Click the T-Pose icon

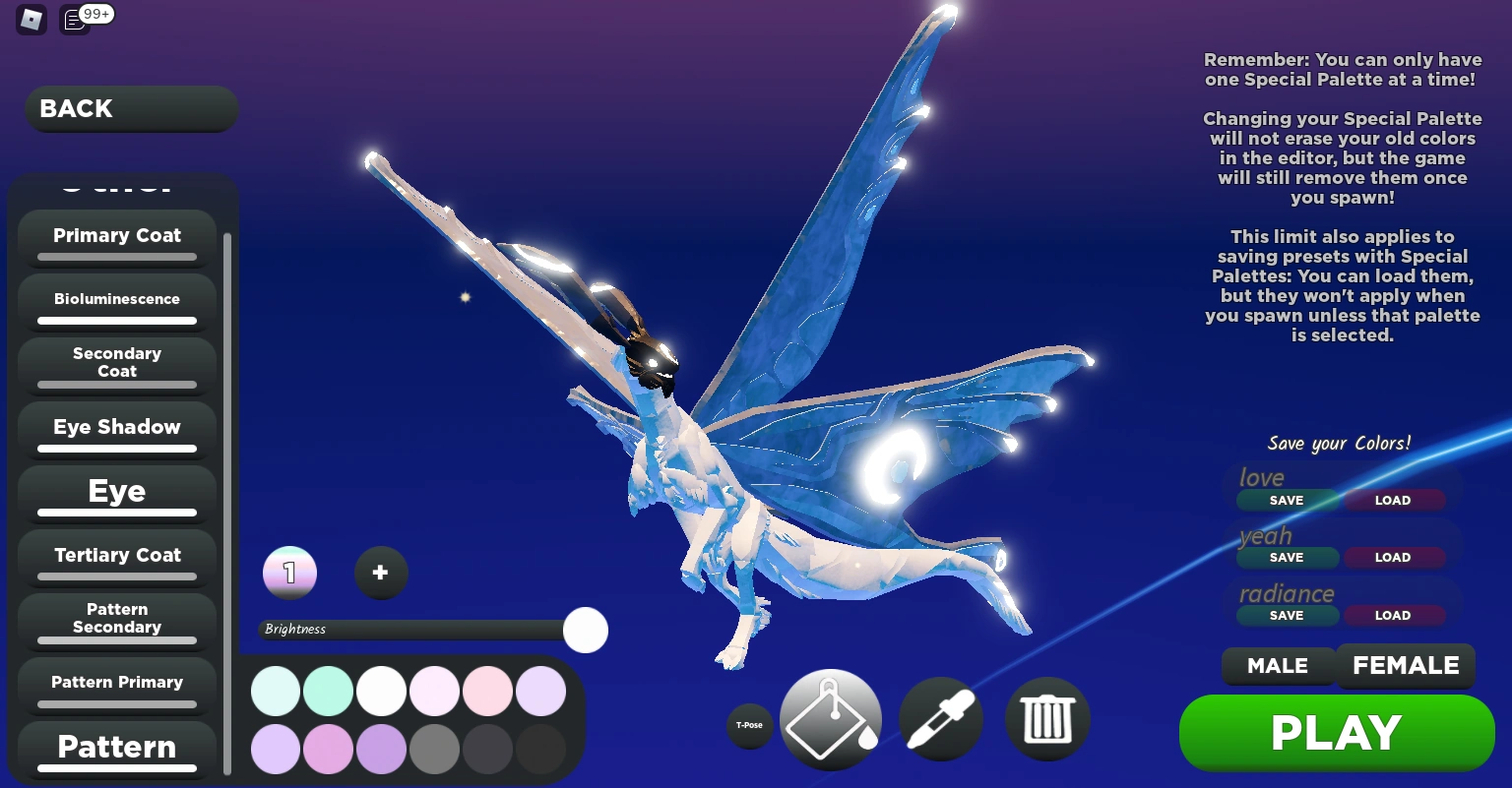(x=750, y=725)
